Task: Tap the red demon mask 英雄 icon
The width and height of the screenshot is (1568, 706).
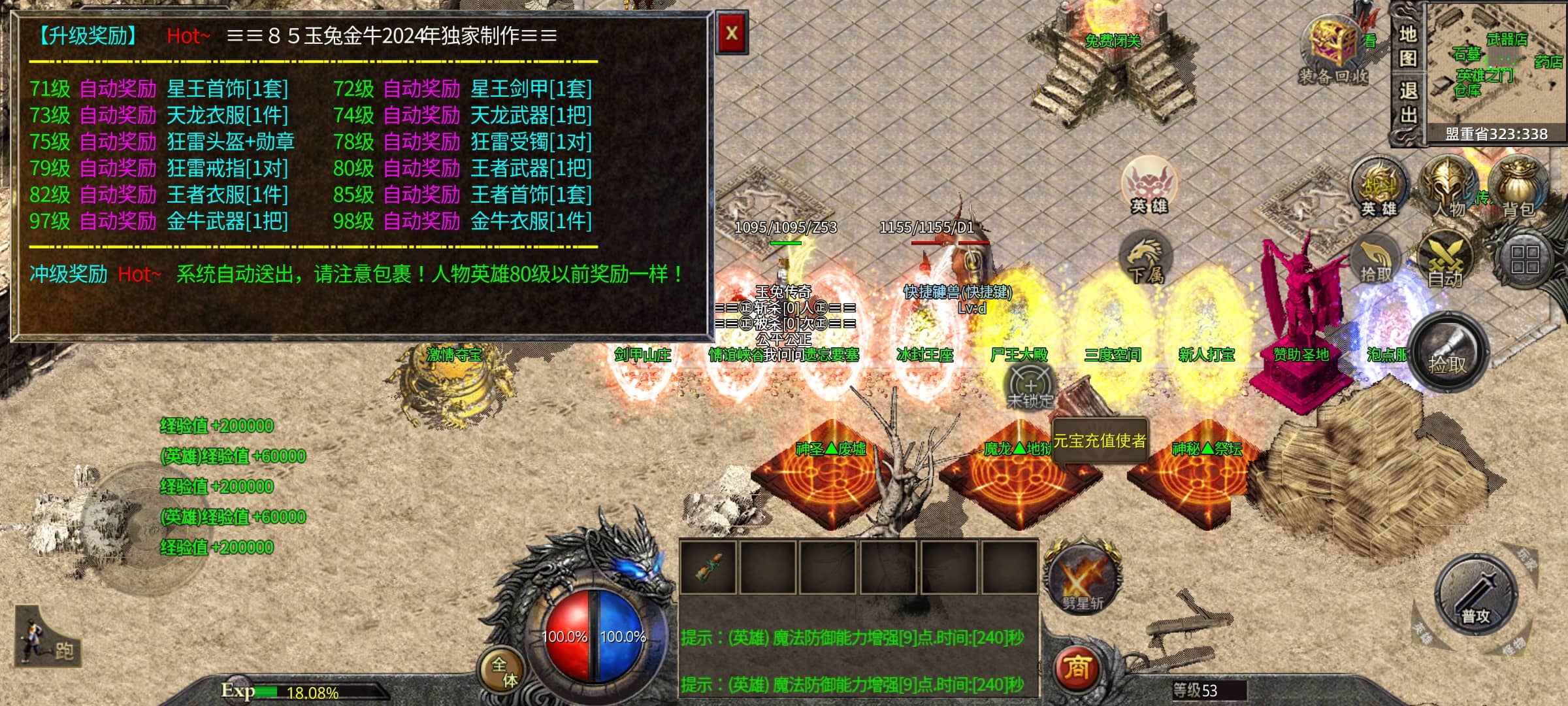Action: click(x=1149, y=184)
